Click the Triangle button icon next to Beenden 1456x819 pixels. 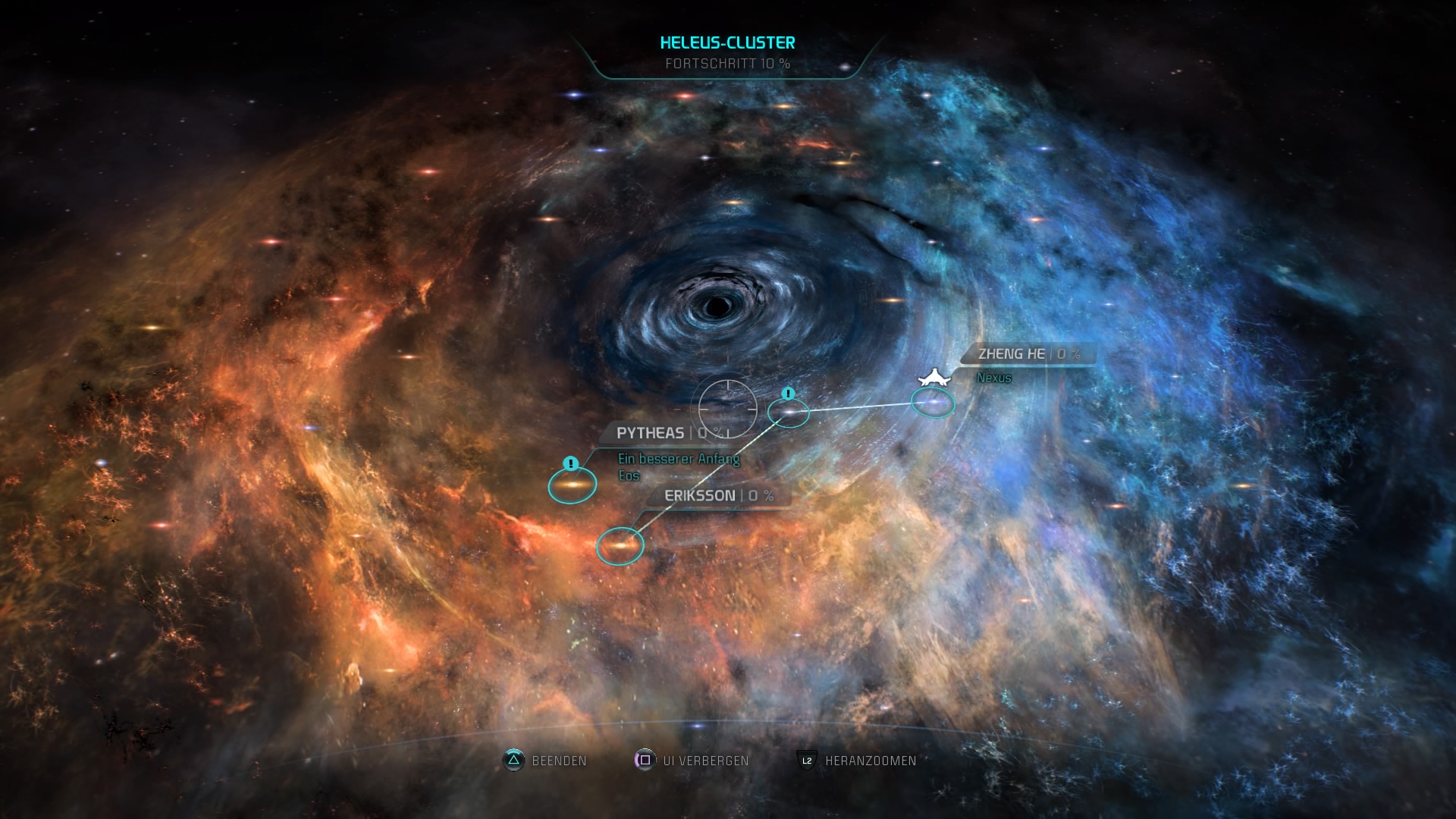click(x=513, y=761)
